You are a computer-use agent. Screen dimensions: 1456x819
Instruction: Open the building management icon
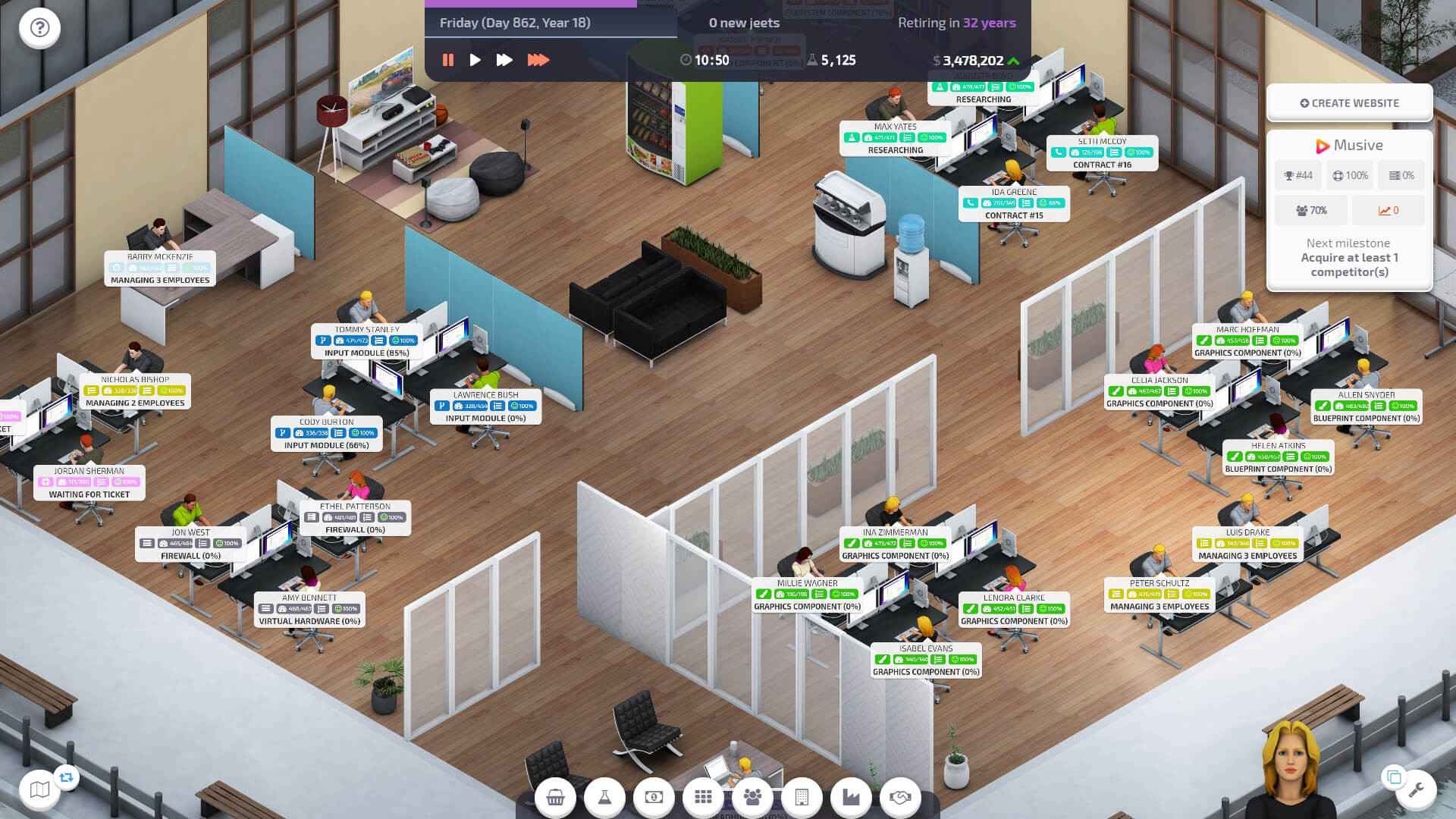coord(802,797)
